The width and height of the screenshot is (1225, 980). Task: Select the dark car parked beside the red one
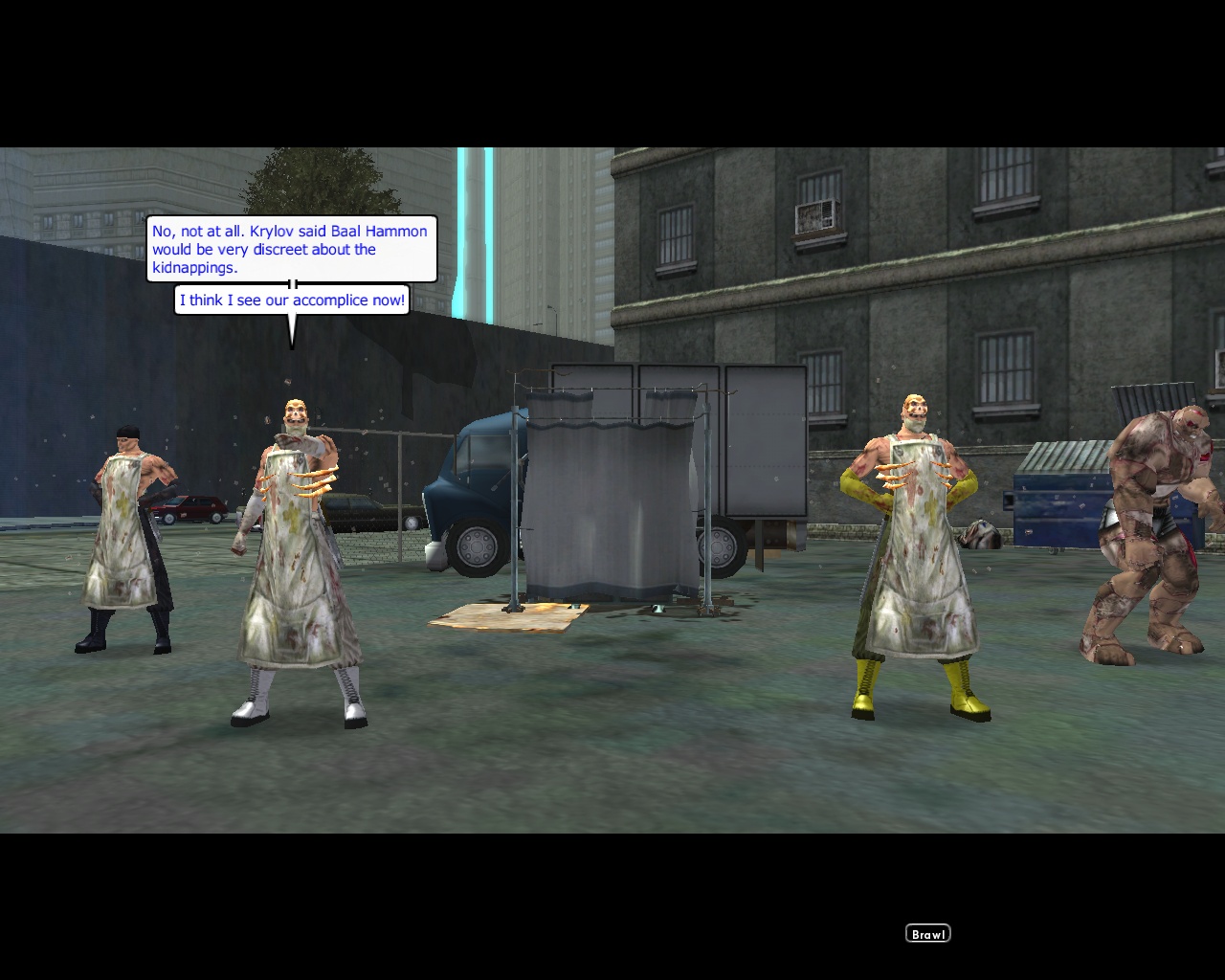pos(354,512)
